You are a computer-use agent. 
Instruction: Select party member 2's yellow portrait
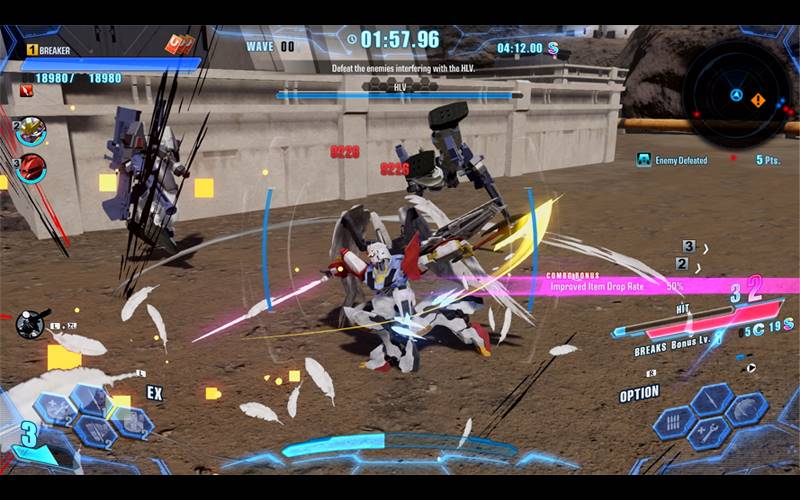point(32,131)
